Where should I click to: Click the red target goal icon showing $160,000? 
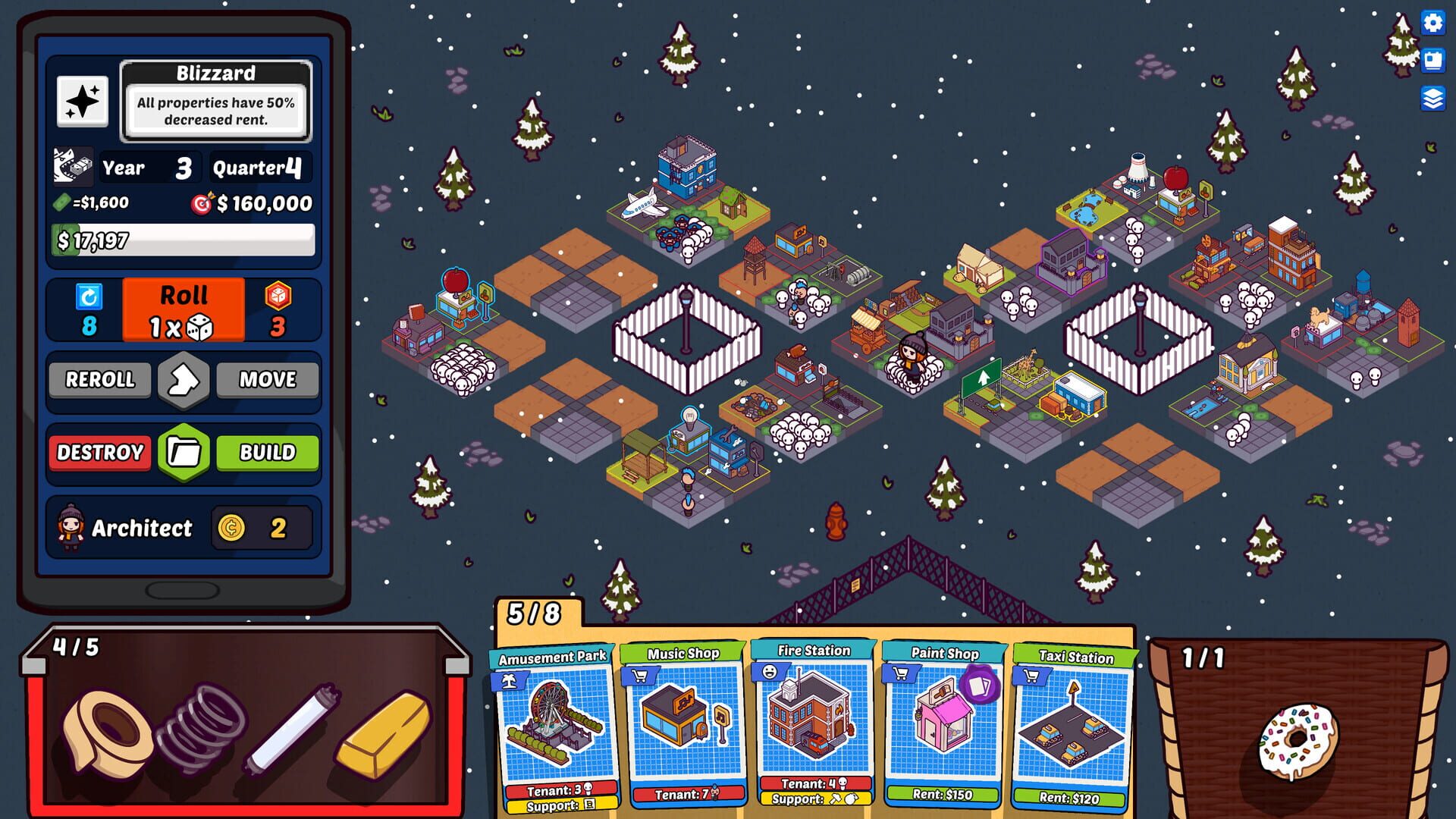tap(200, 202)
